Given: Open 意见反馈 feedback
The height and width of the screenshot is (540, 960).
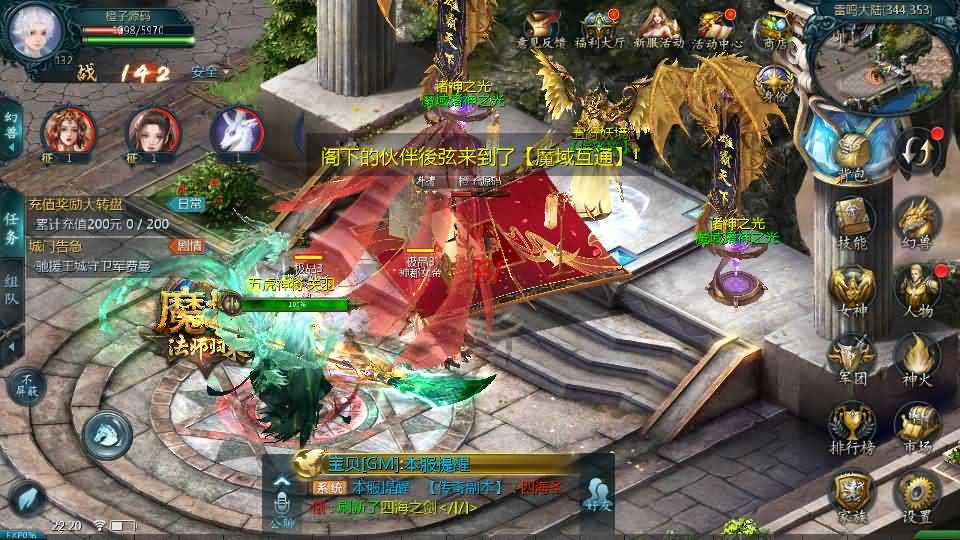Looking at the screenshot, I should 543,28.
